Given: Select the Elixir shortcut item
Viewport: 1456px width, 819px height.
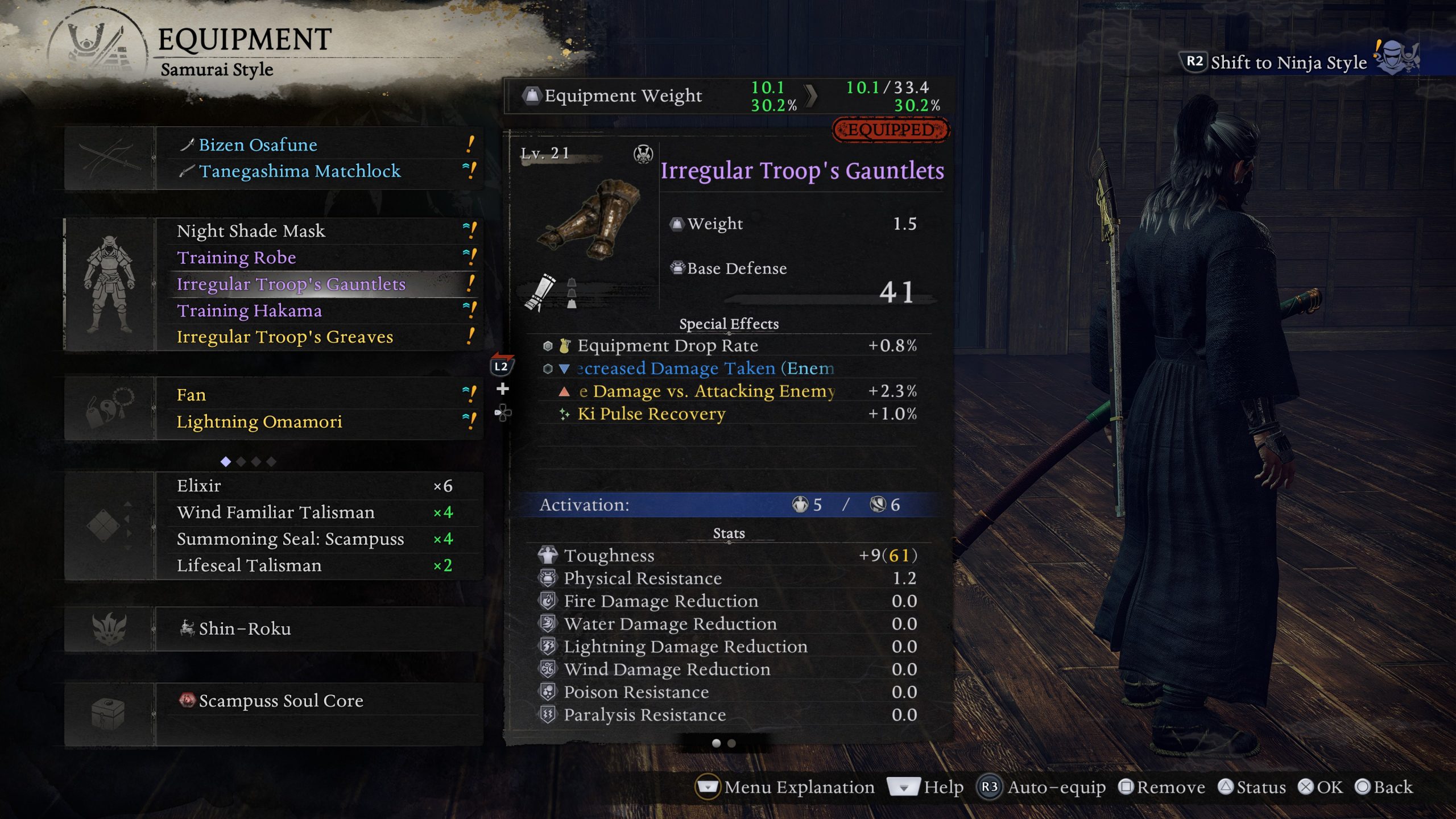Looking at the screenshot, I should (x=199, y=486).
